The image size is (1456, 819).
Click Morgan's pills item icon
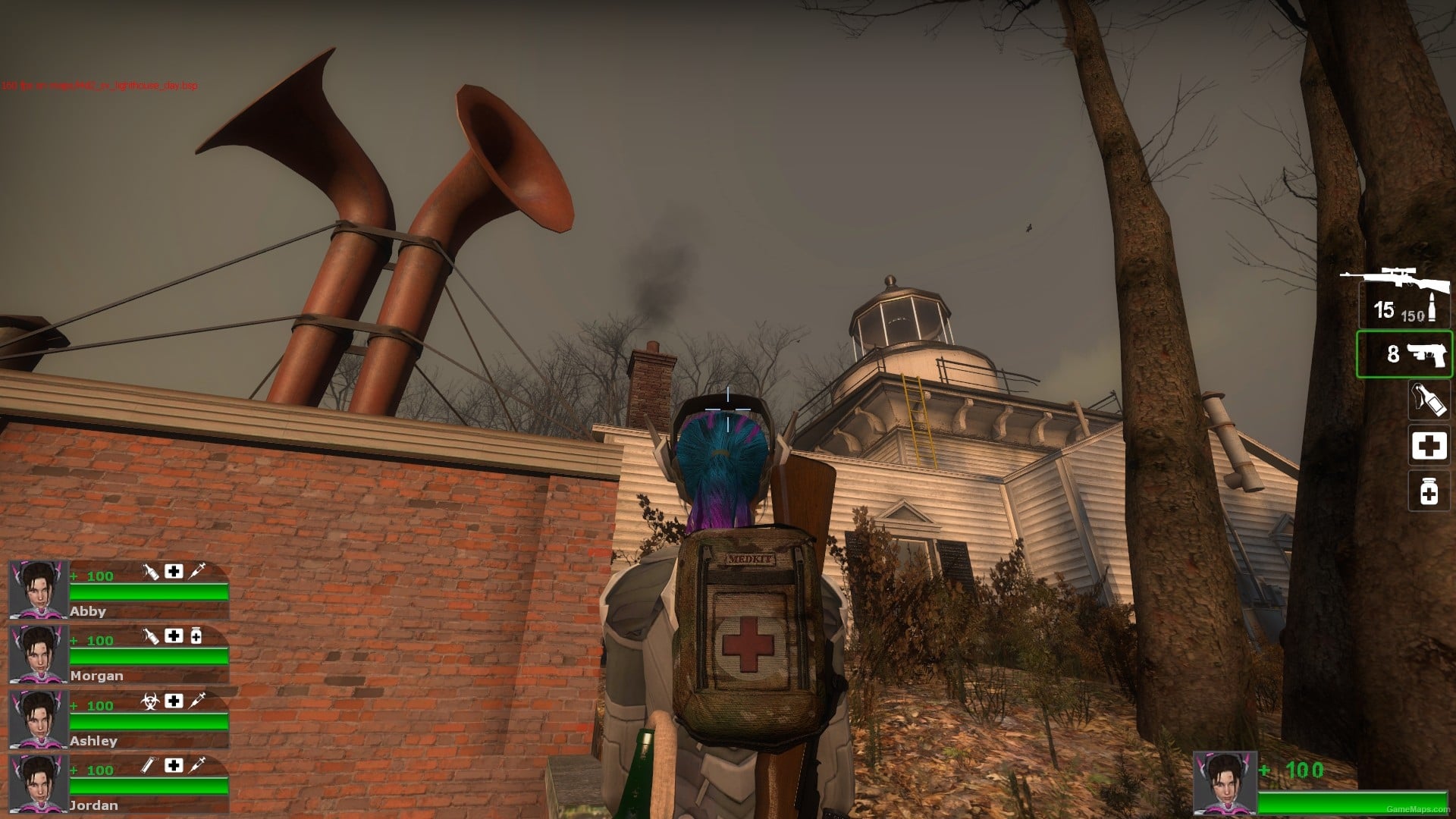(197, 635)
